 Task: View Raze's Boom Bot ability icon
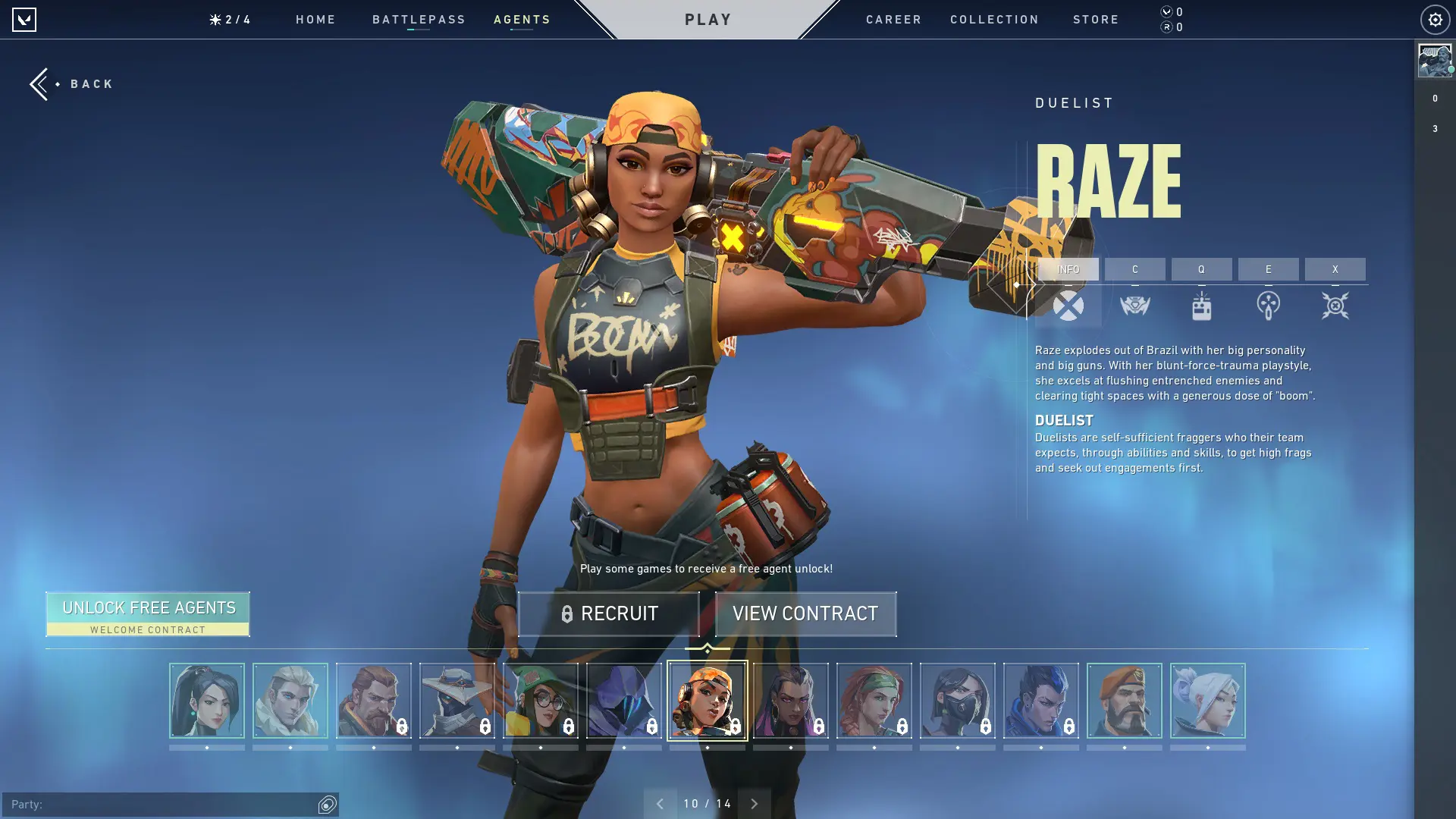1135,306
